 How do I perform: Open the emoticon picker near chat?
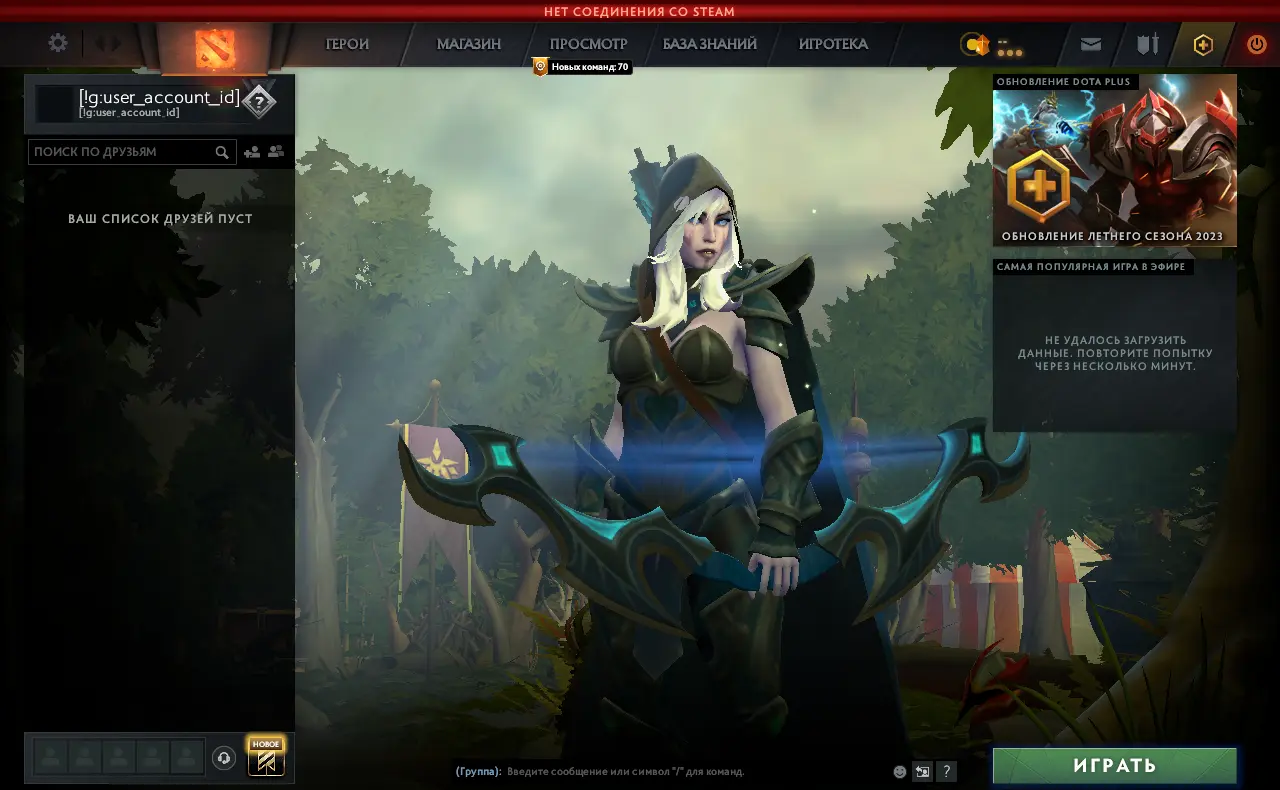tap(900, 771)
